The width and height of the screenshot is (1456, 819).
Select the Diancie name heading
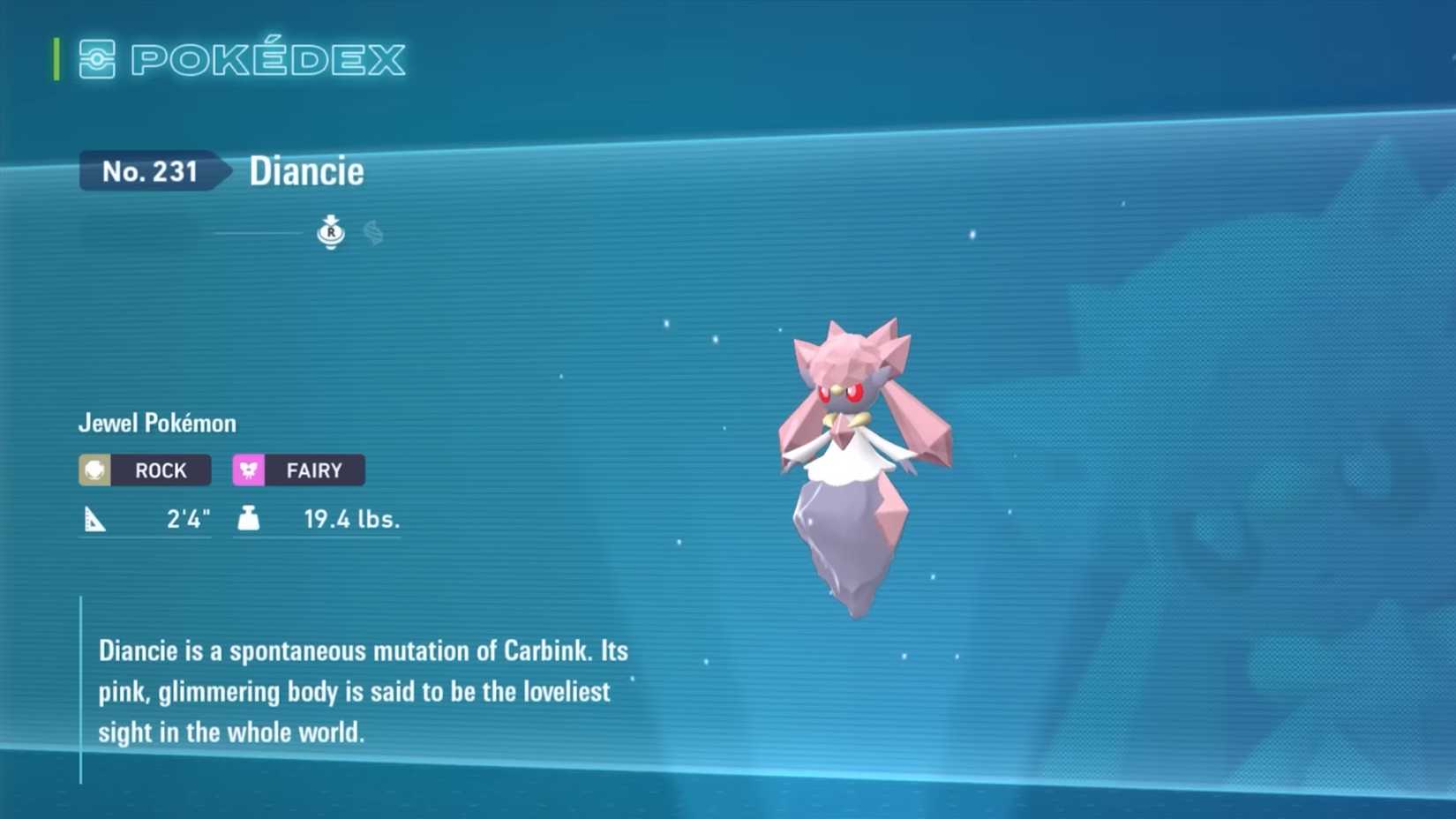(x=307, y=170)
